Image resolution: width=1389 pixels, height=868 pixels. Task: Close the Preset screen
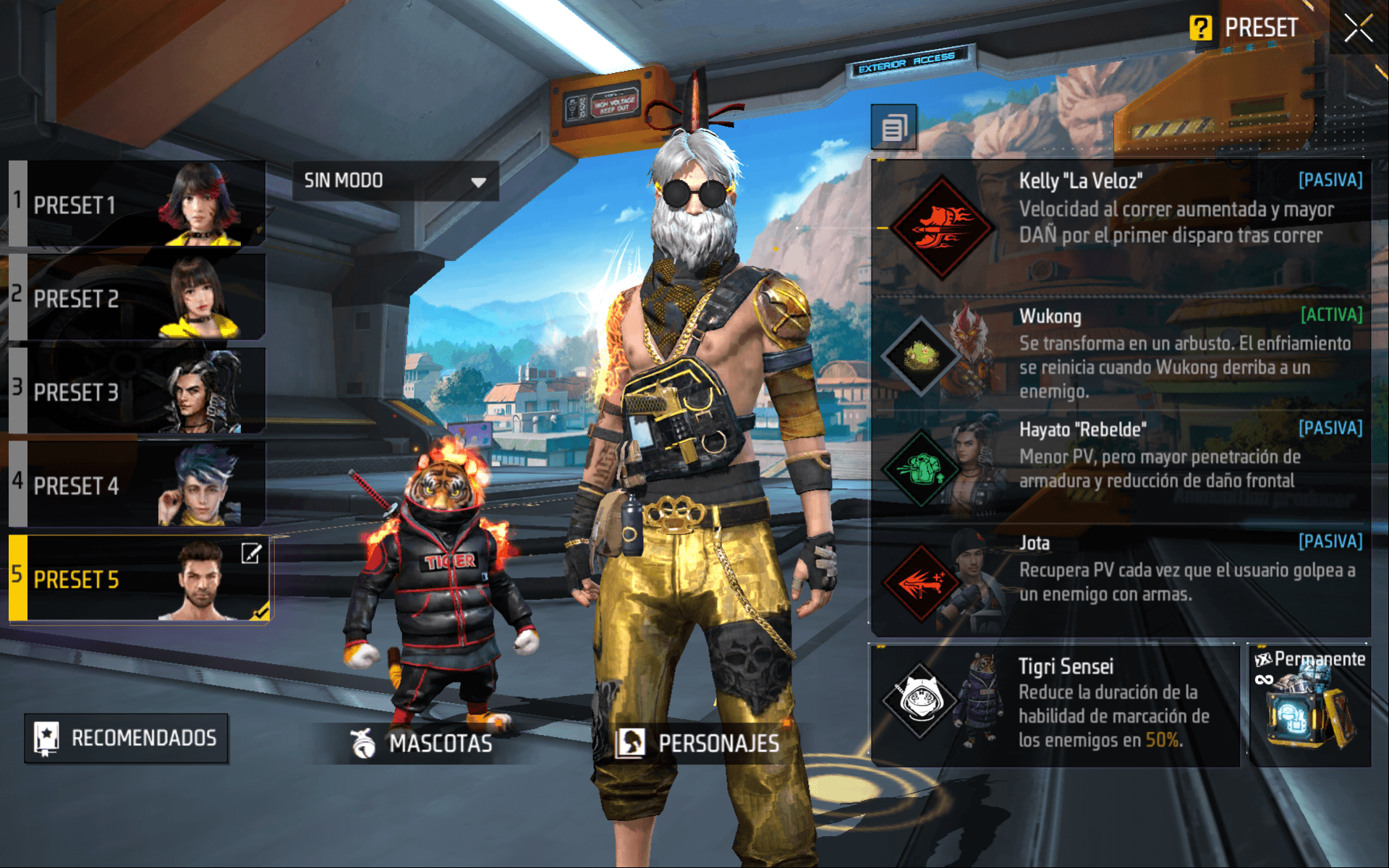point(1358,28)
